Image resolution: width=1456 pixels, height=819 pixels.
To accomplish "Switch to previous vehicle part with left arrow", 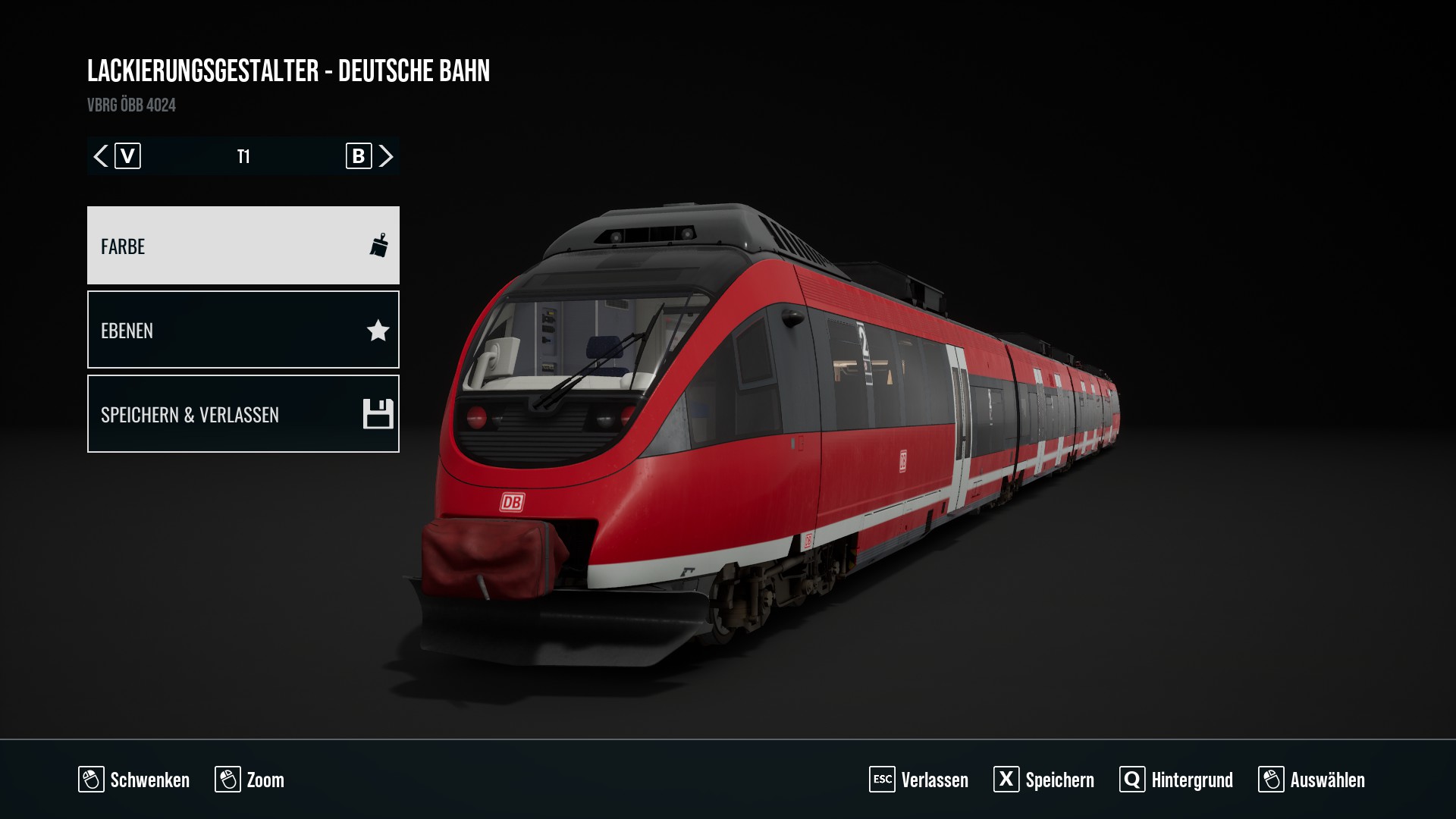I will coord(101,156).
